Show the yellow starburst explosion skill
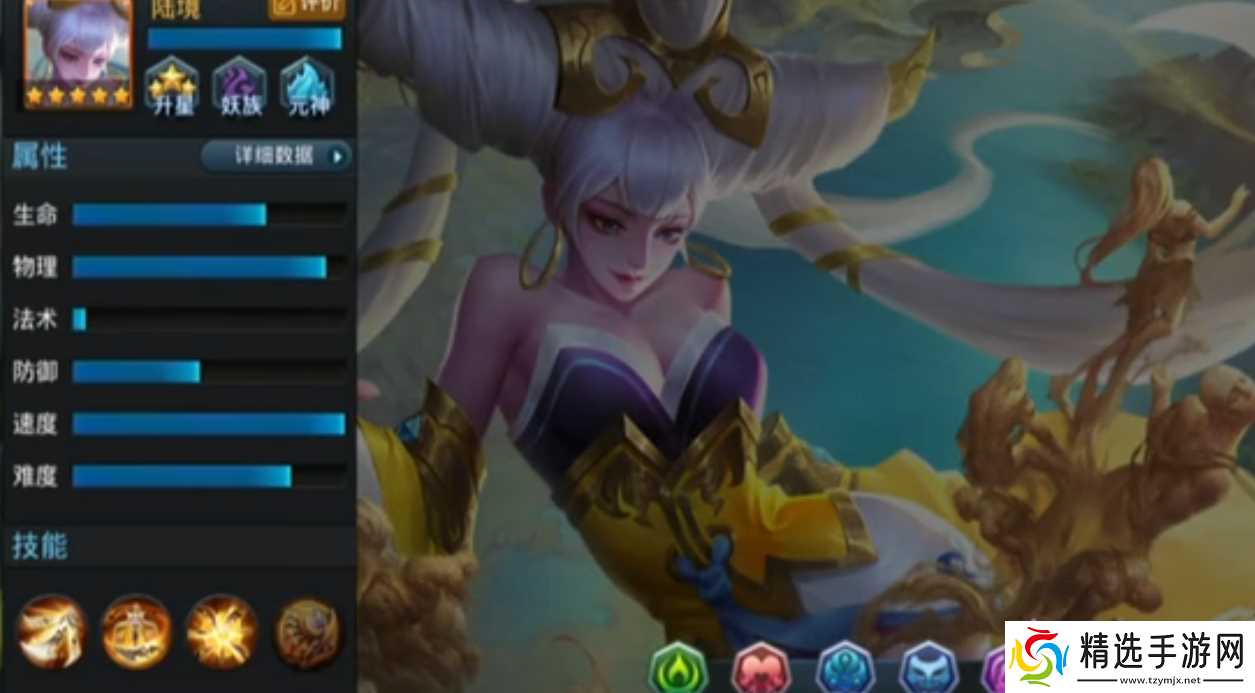Image resolution: width=1255 pixels, height=693 pixels. click(x=222, y=632)
